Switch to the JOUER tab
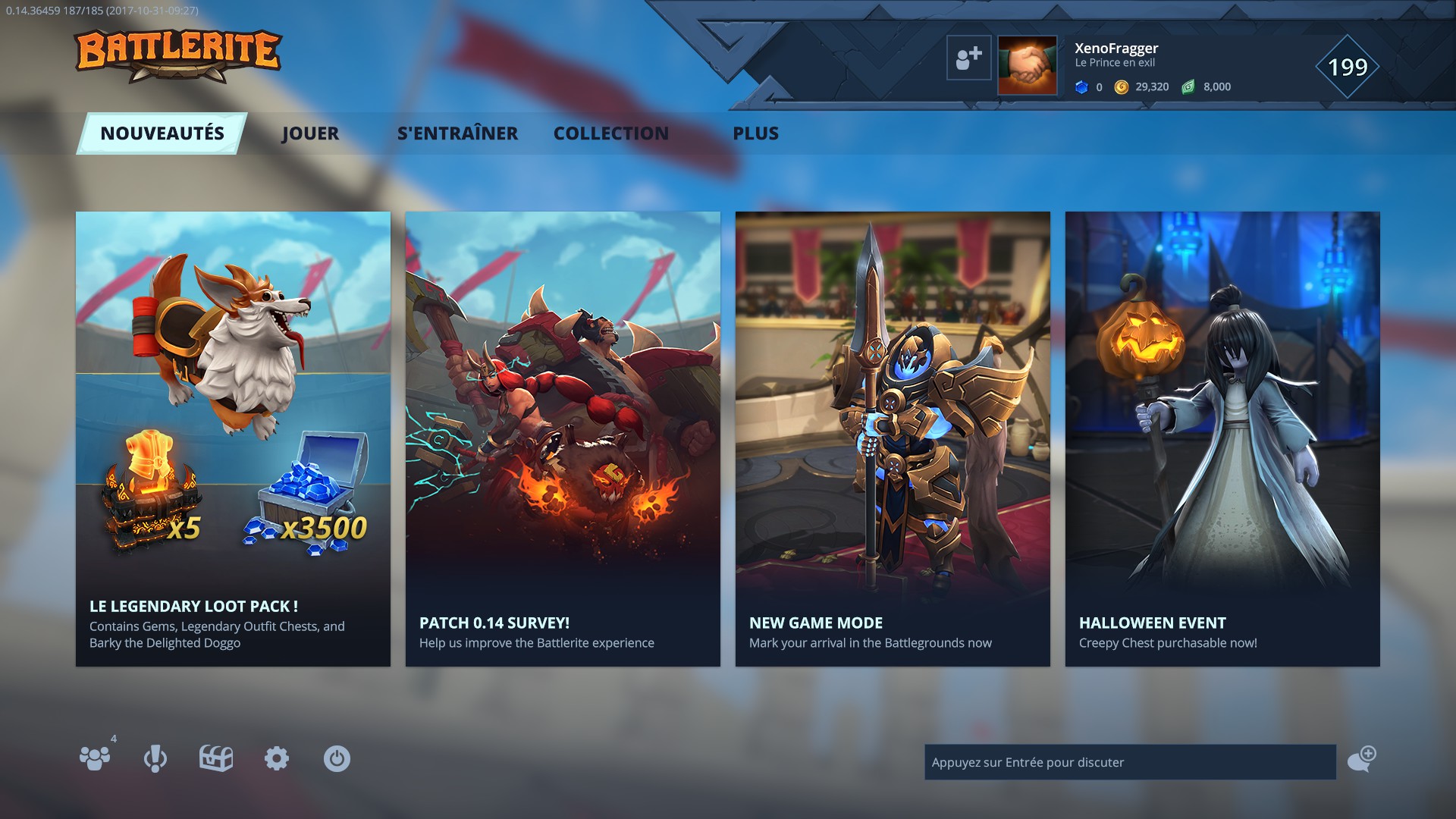This screenshot has height=819, width=1456. [311, 133]
